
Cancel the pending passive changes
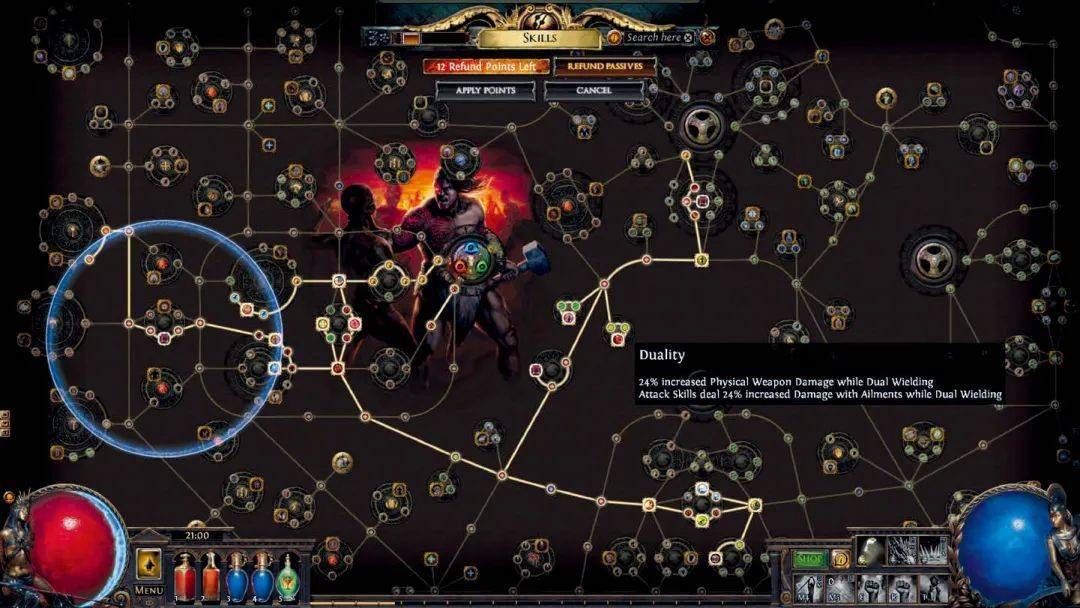tap(593, 90)
